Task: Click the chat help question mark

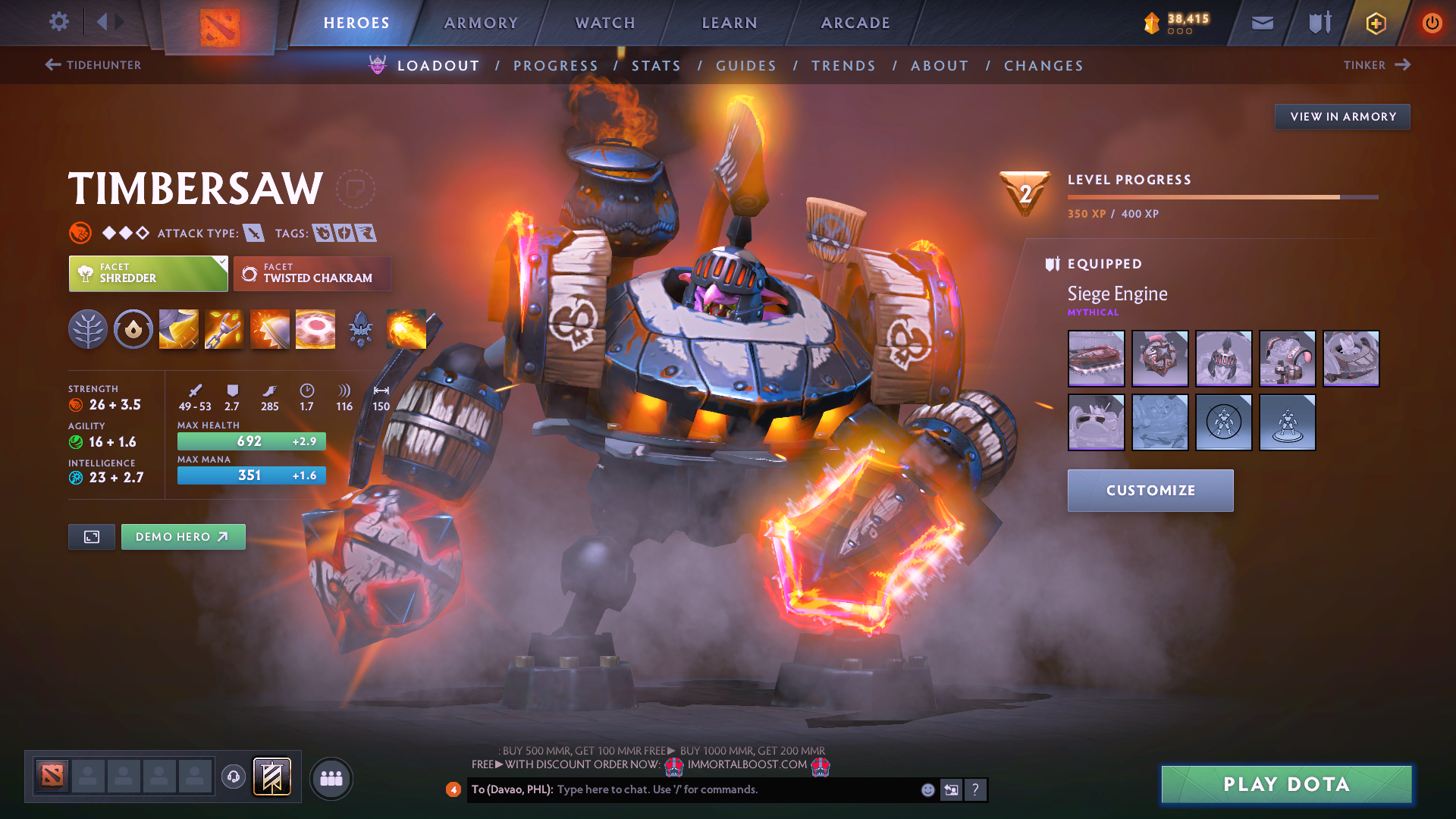Action: point(975,789)
